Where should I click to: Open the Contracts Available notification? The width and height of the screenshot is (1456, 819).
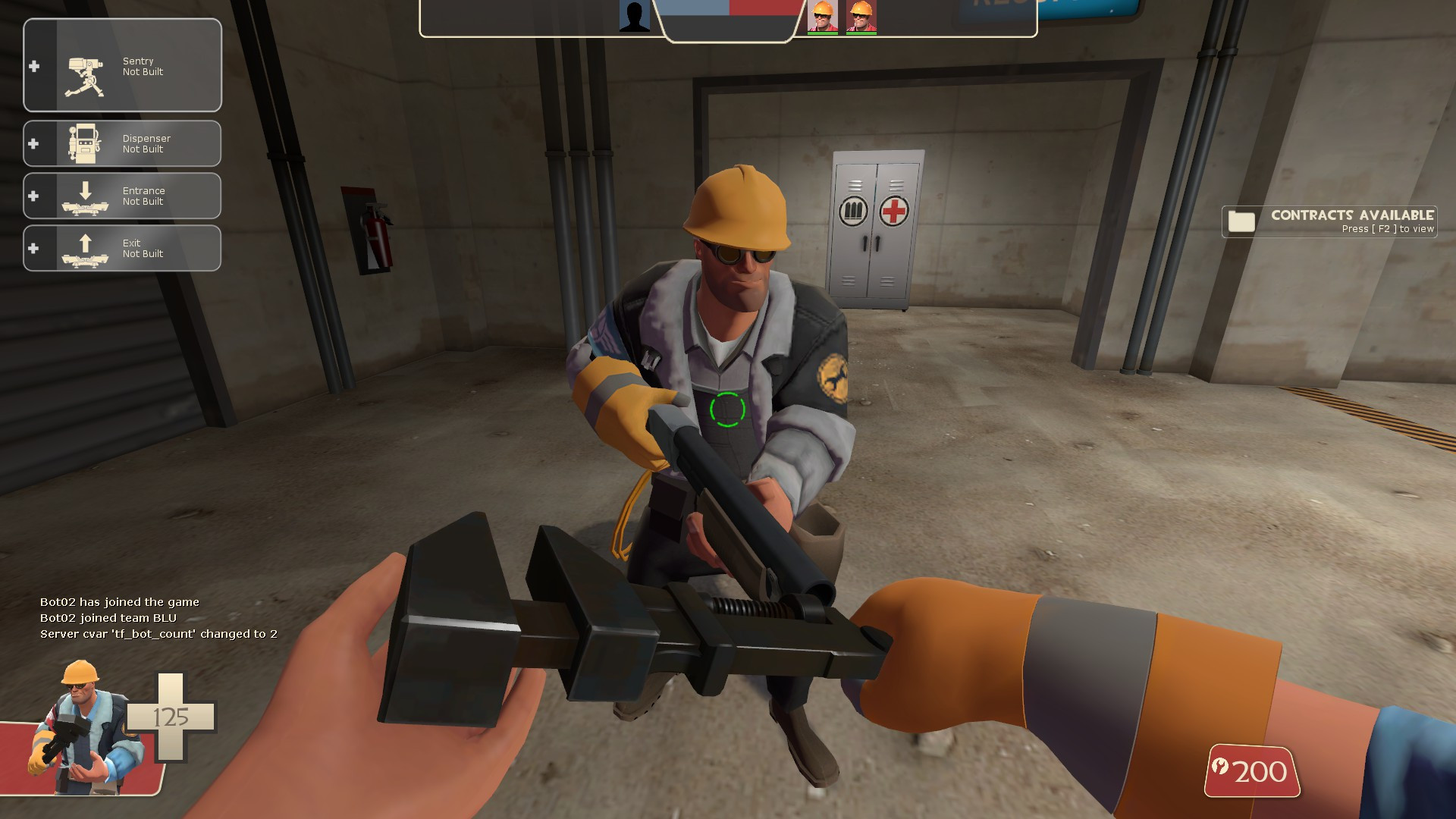[1352, 215]
